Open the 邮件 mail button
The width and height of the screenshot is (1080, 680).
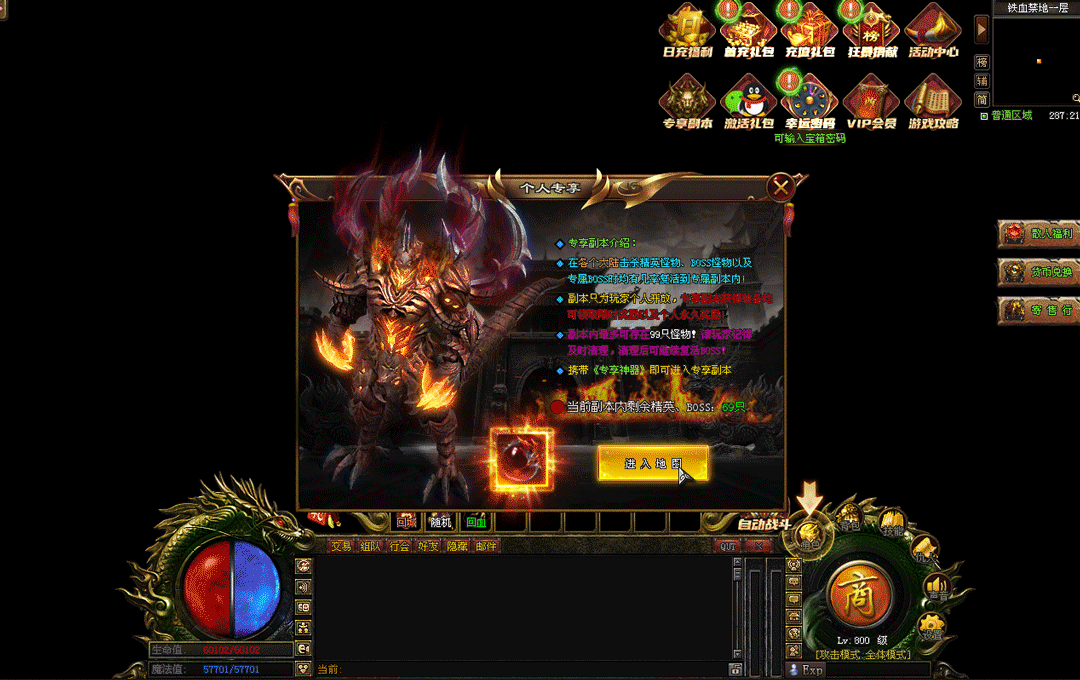pyautogui.click(x=486, y=546)
